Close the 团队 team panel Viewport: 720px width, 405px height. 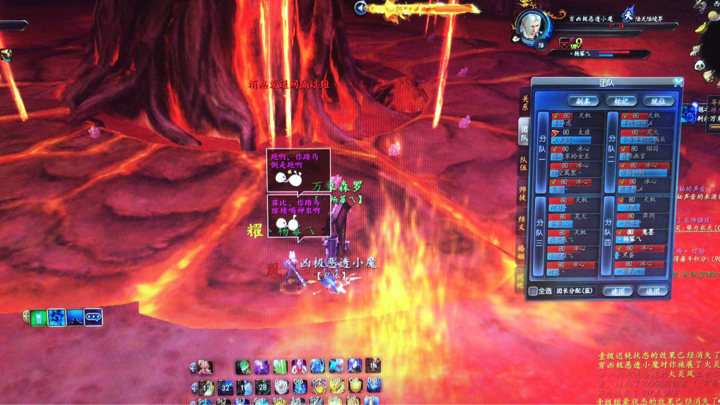[677, 83]
